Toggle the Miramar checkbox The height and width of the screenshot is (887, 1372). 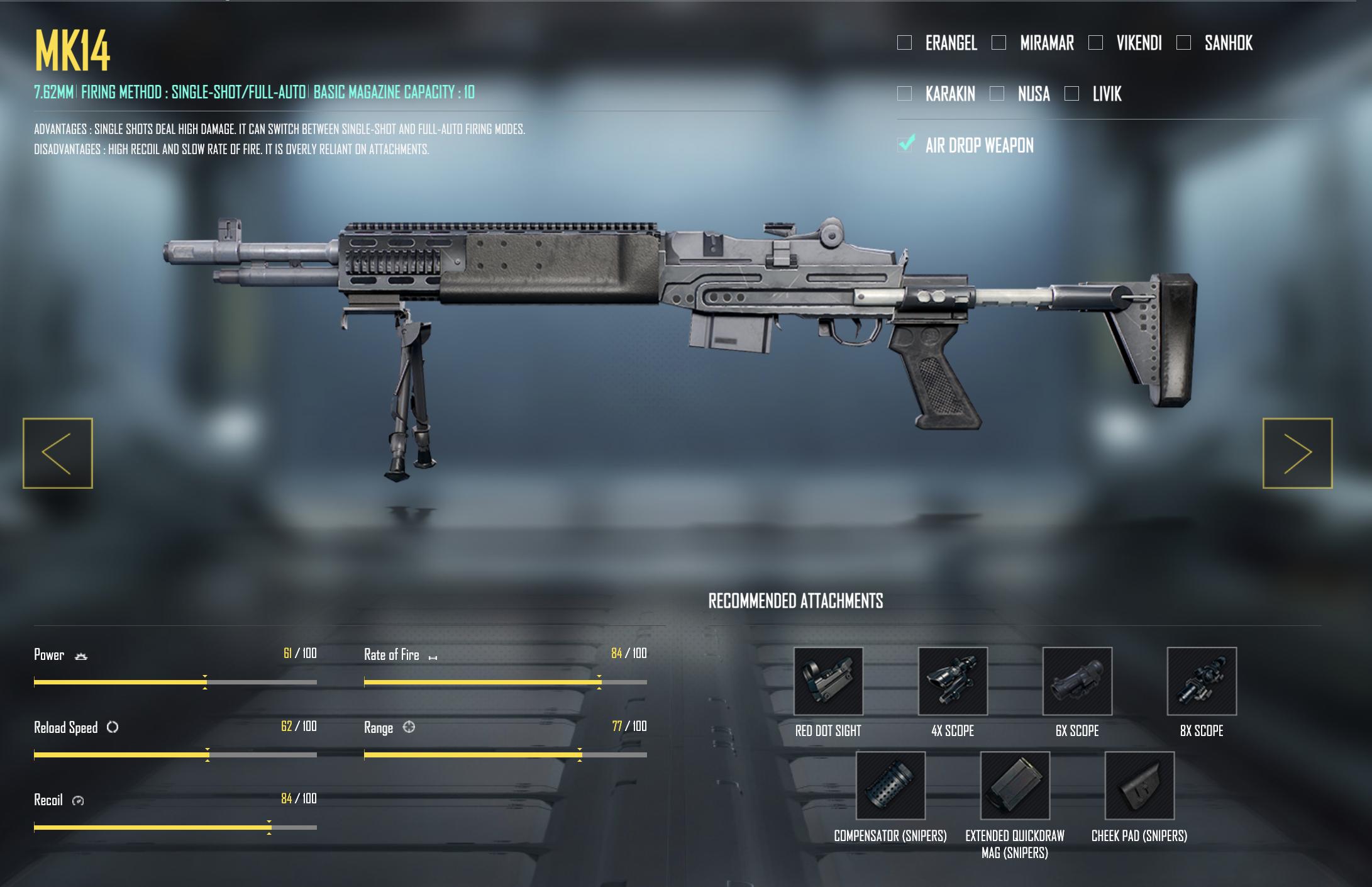pyautogui.click(x=999, y=43)
